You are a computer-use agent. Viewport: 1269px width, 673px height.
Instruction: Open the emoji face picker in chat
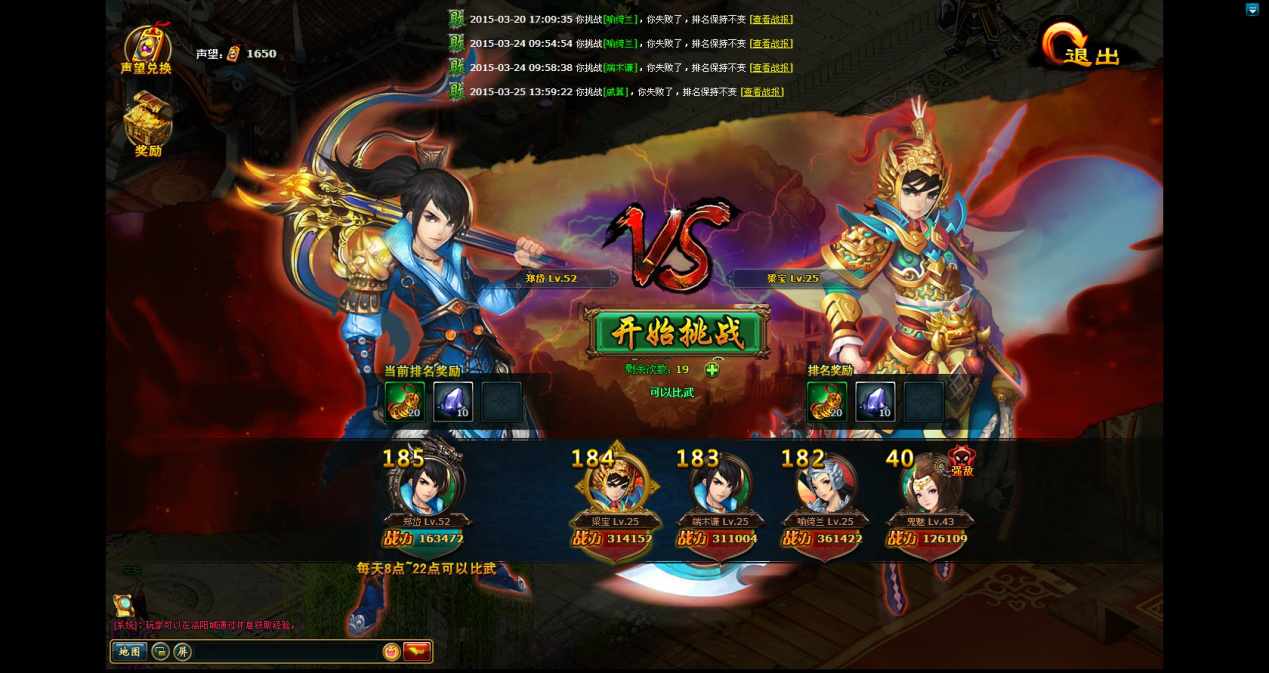click(x=391, y=652)
